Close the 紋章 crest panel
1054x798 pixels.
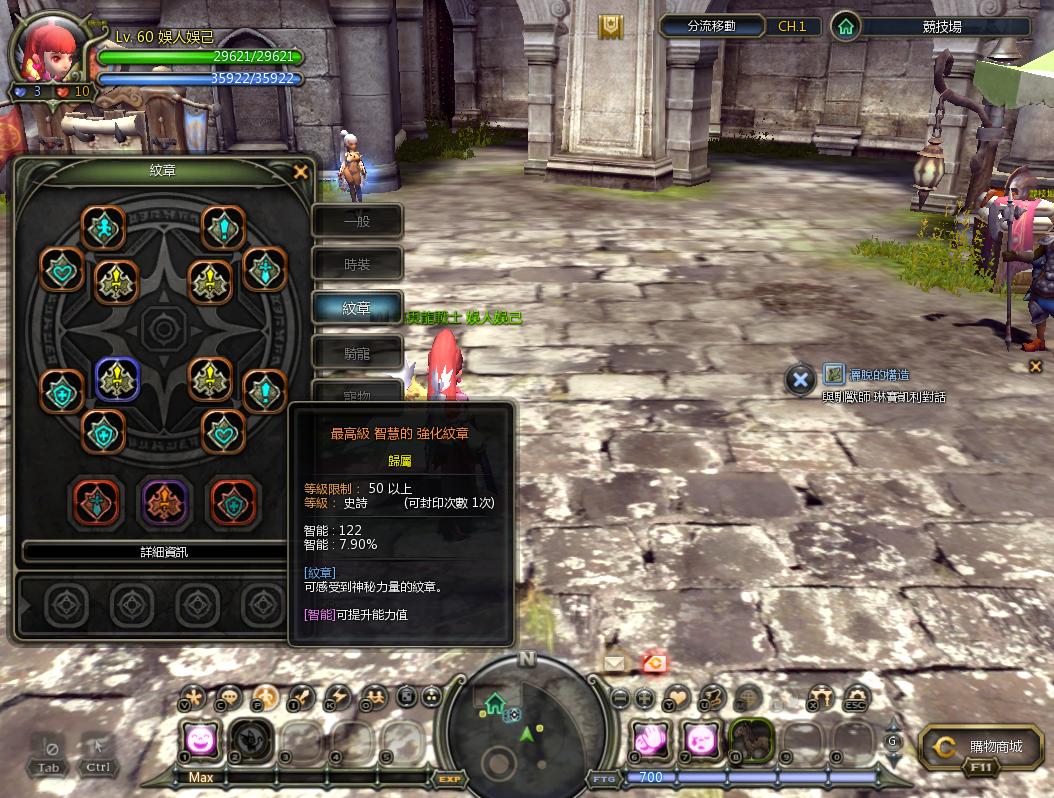(300, 172)
